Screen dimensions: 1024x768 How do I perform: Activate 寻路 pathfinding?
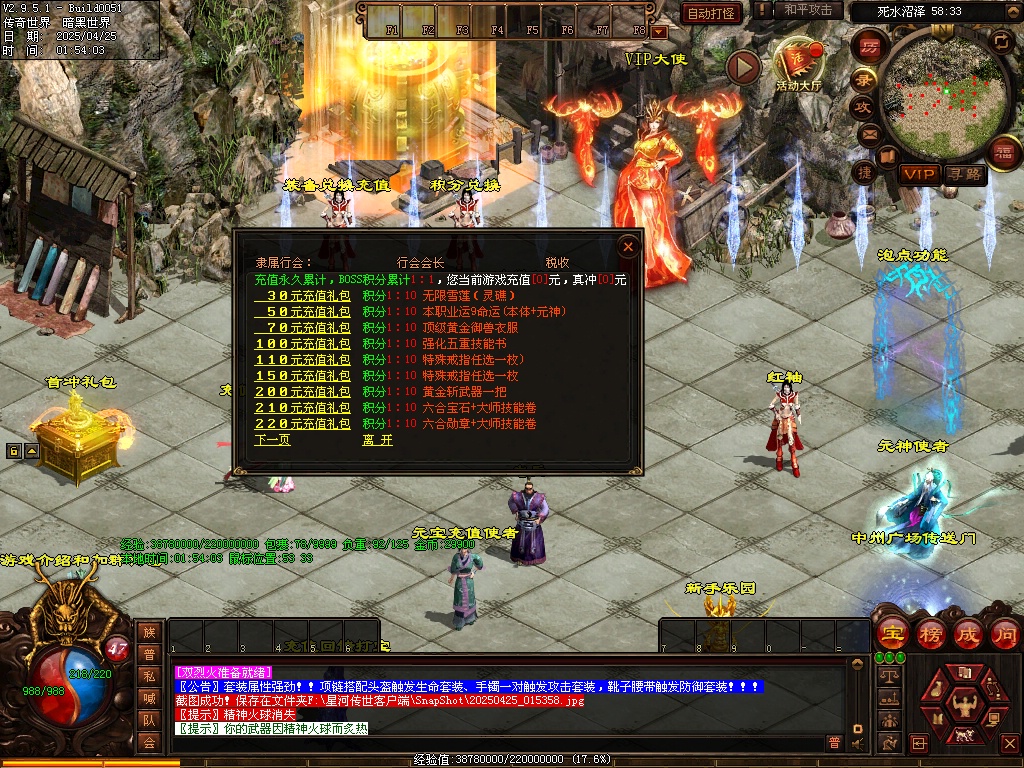click(965, 174)
